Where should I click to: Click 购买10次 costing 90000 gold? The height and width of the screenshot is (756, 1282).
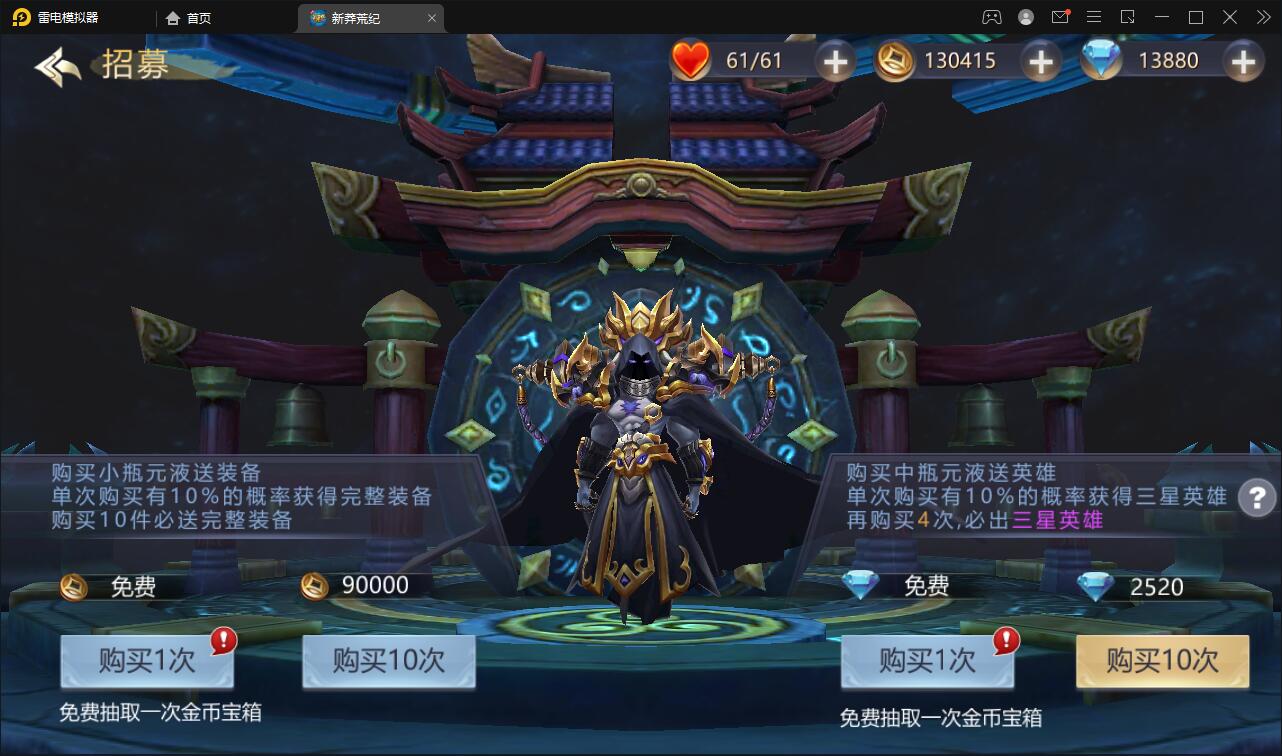tap(388, 662)
